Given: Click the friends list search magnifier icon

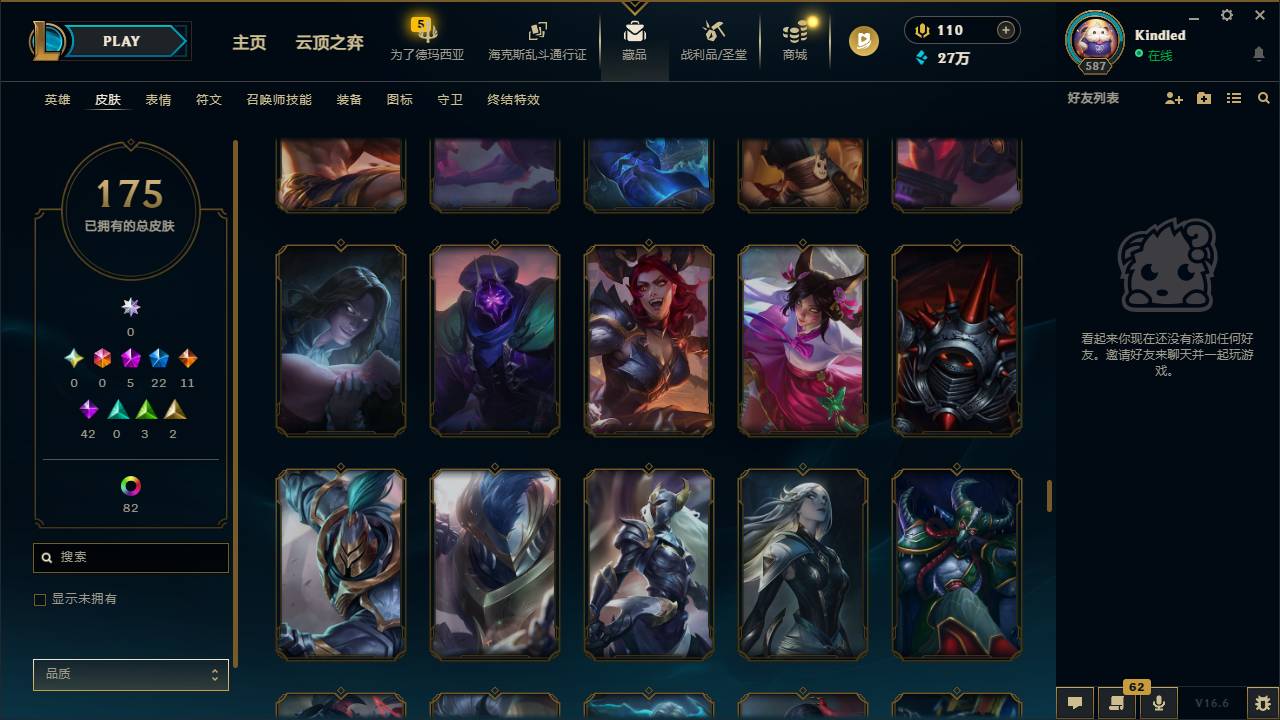Looking at the screenshot, I should (1264, 98).
